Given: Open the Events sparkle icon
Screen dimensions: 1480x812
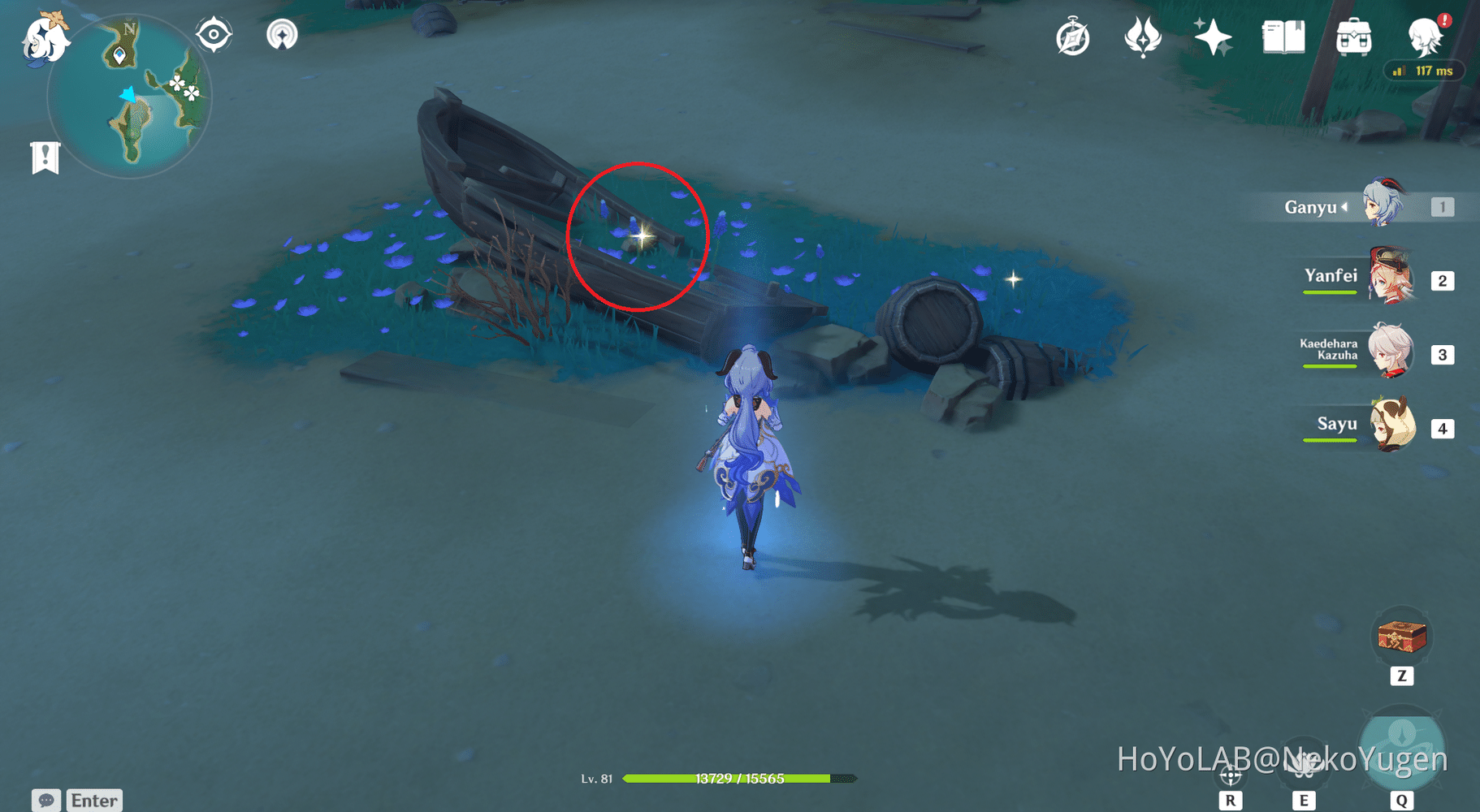Looking at the screenshot, I should coord(1212,37).
